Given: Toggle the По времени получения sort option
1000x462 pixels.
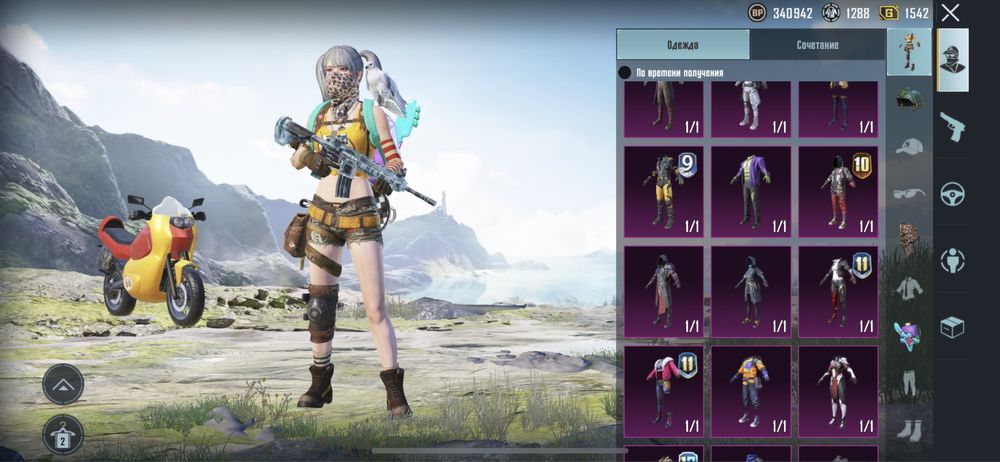Looking at the screenshot, I should (625, 73).
